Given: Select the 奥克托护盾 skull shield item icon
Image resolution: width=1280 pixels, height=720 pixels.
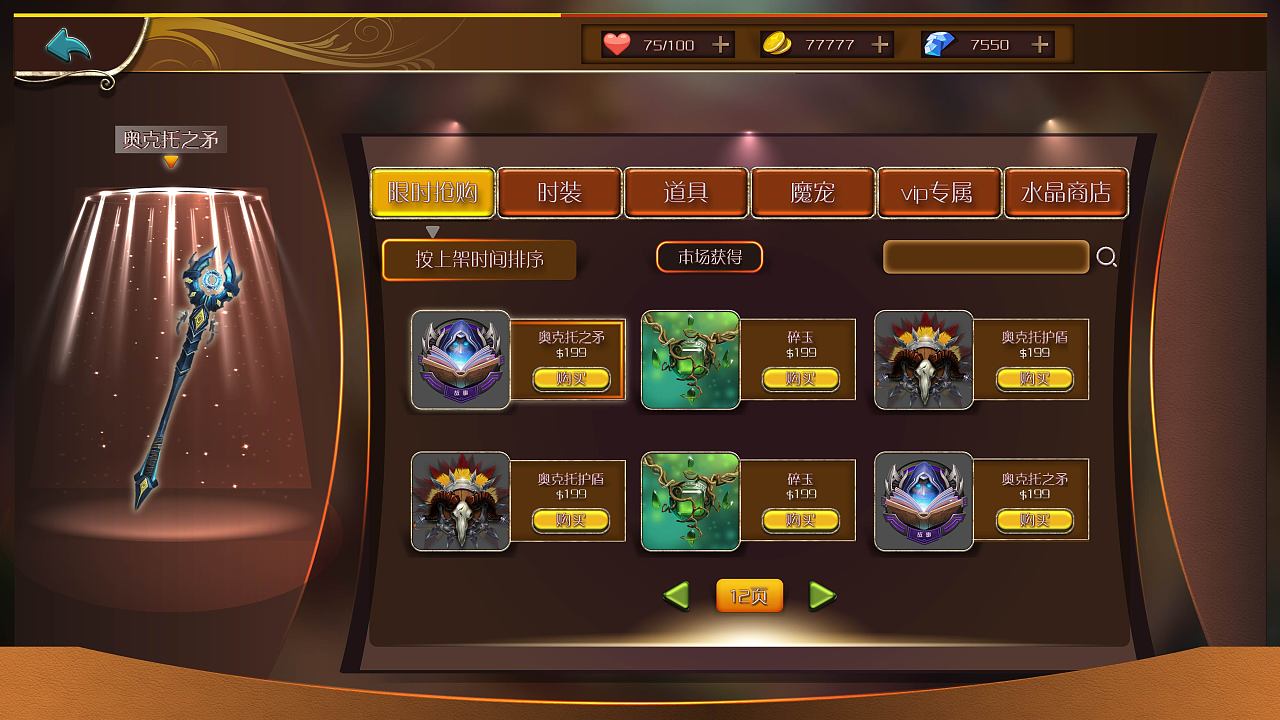Looking at the screenshot, I should pyautogui.click(x=922, y=356).
